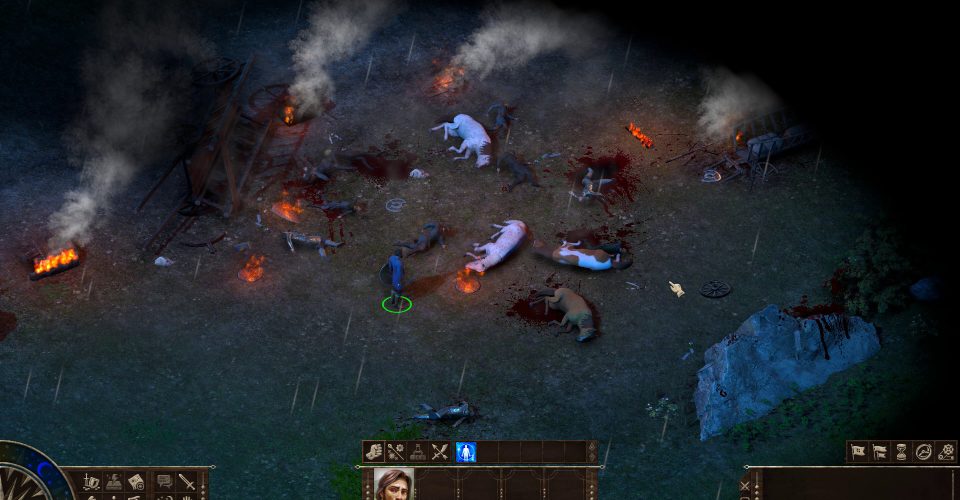Viewport: 960px width, 500px height.
Task: Click the speech bubbles icon
Action: 164,482
